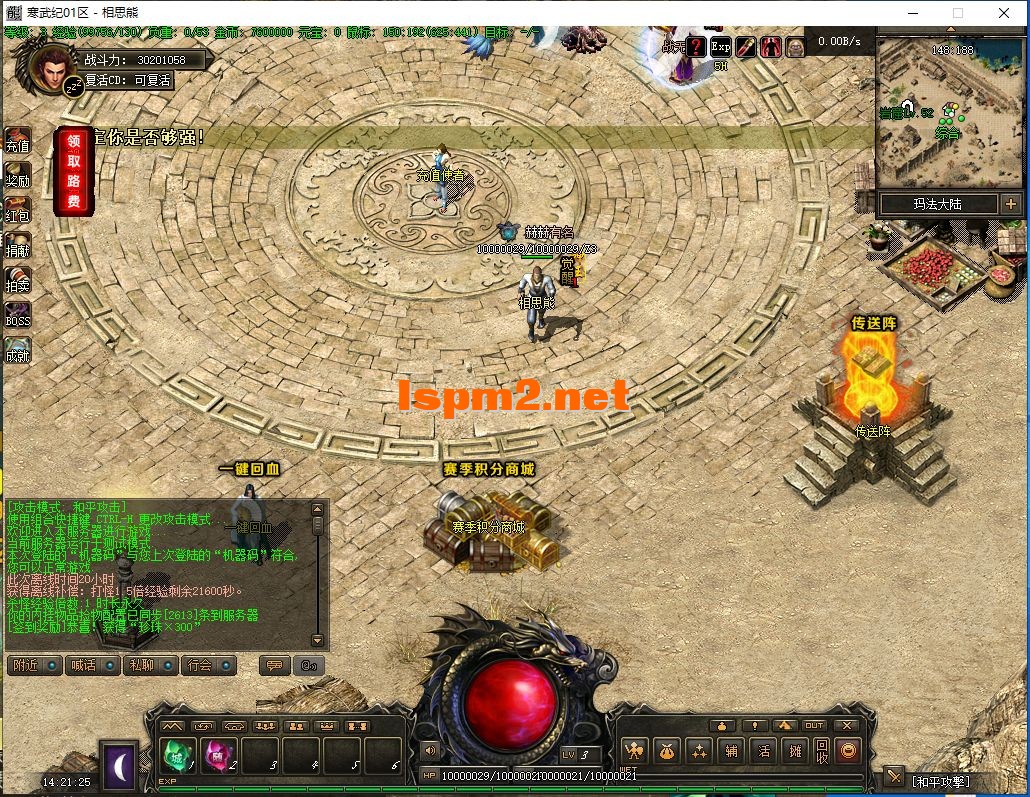The image size is (1030, 797).
Task: Open the 玛法大陆 map name button
Action: click(x=938, y=204)
